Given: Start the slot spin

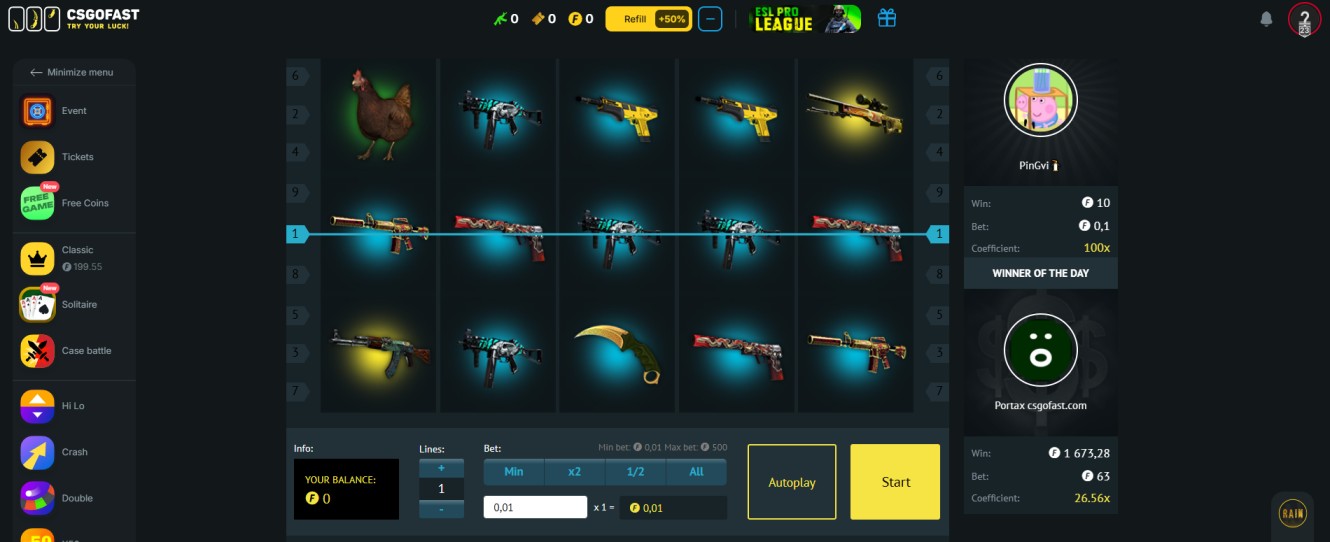Looking at the screenshot, I should tap(895, 482).
